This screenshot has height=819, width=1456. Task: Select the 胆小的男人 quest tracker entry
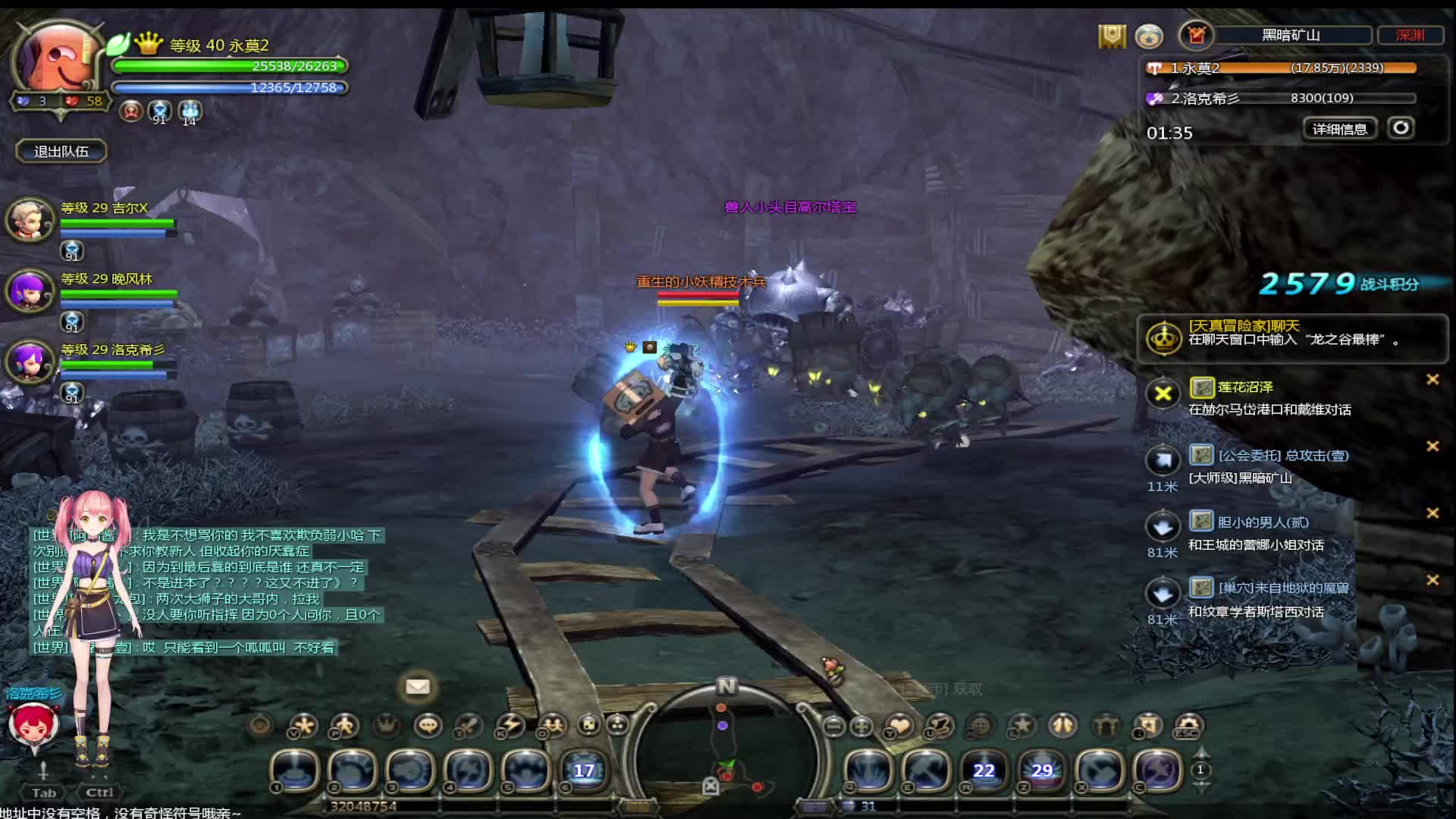pyautogui.click(x=1263, y=522)
